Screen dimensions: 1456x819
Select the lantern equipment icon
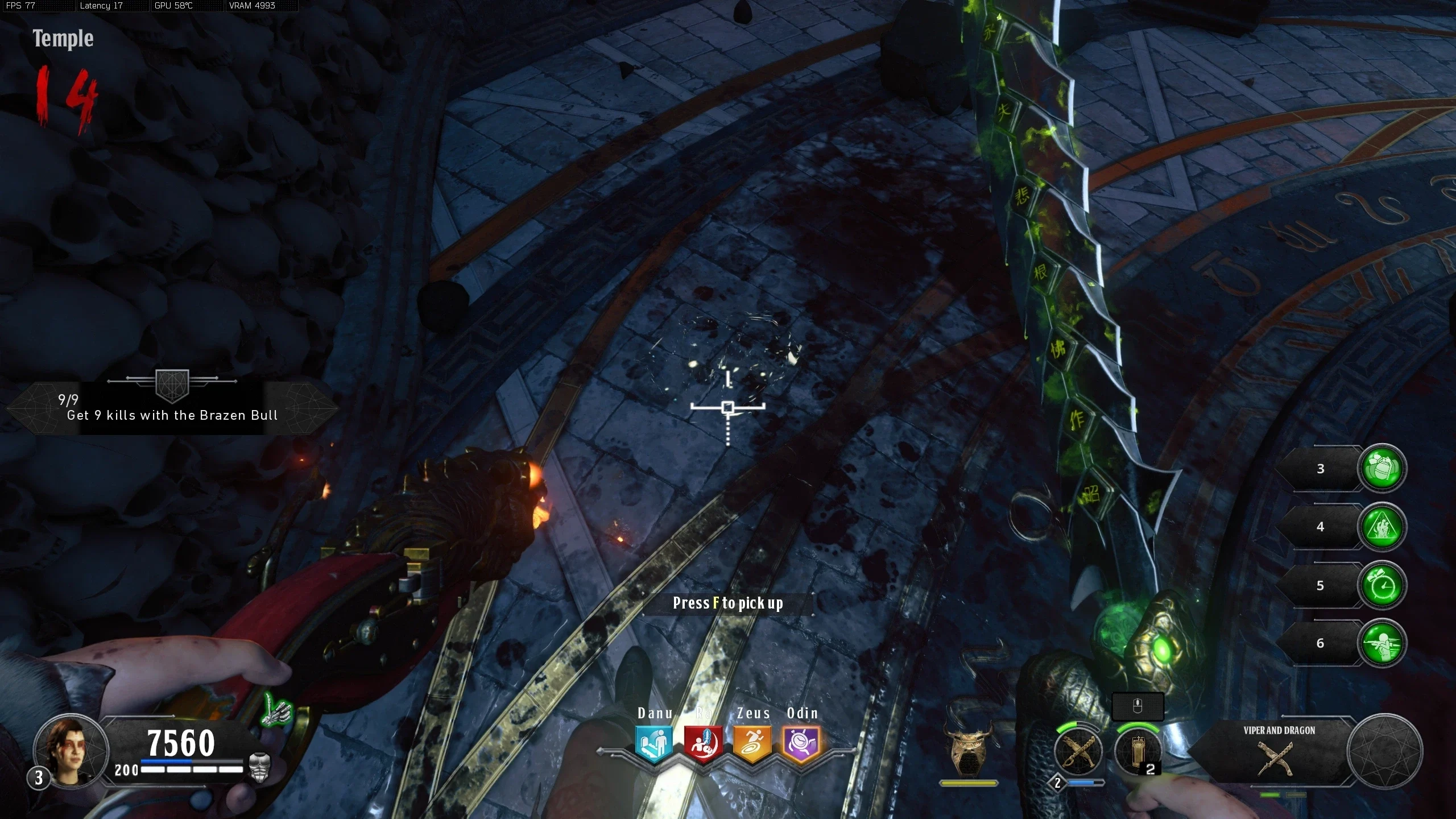click(1137, 752)
